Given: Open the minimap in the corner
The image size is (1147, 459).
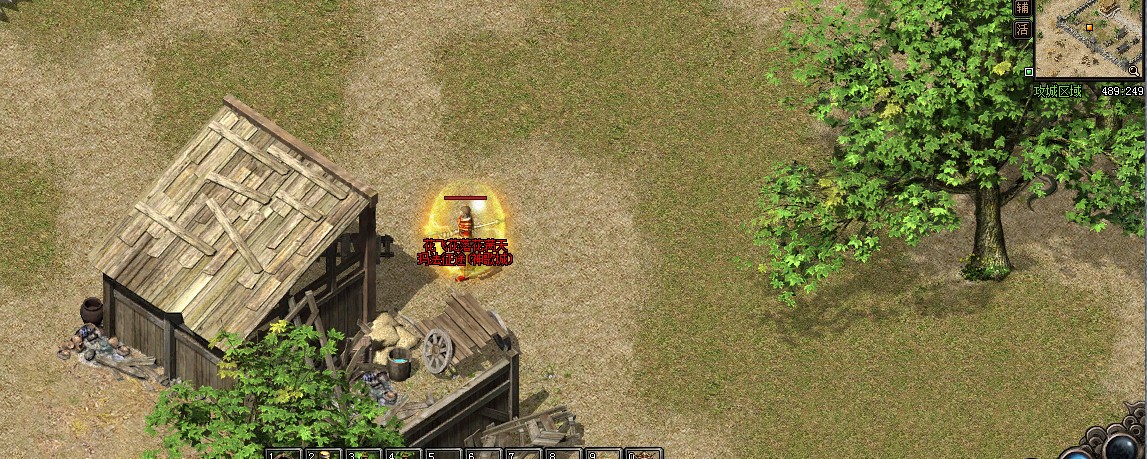Looking at the screenshot, I should tap(1090, 40).
